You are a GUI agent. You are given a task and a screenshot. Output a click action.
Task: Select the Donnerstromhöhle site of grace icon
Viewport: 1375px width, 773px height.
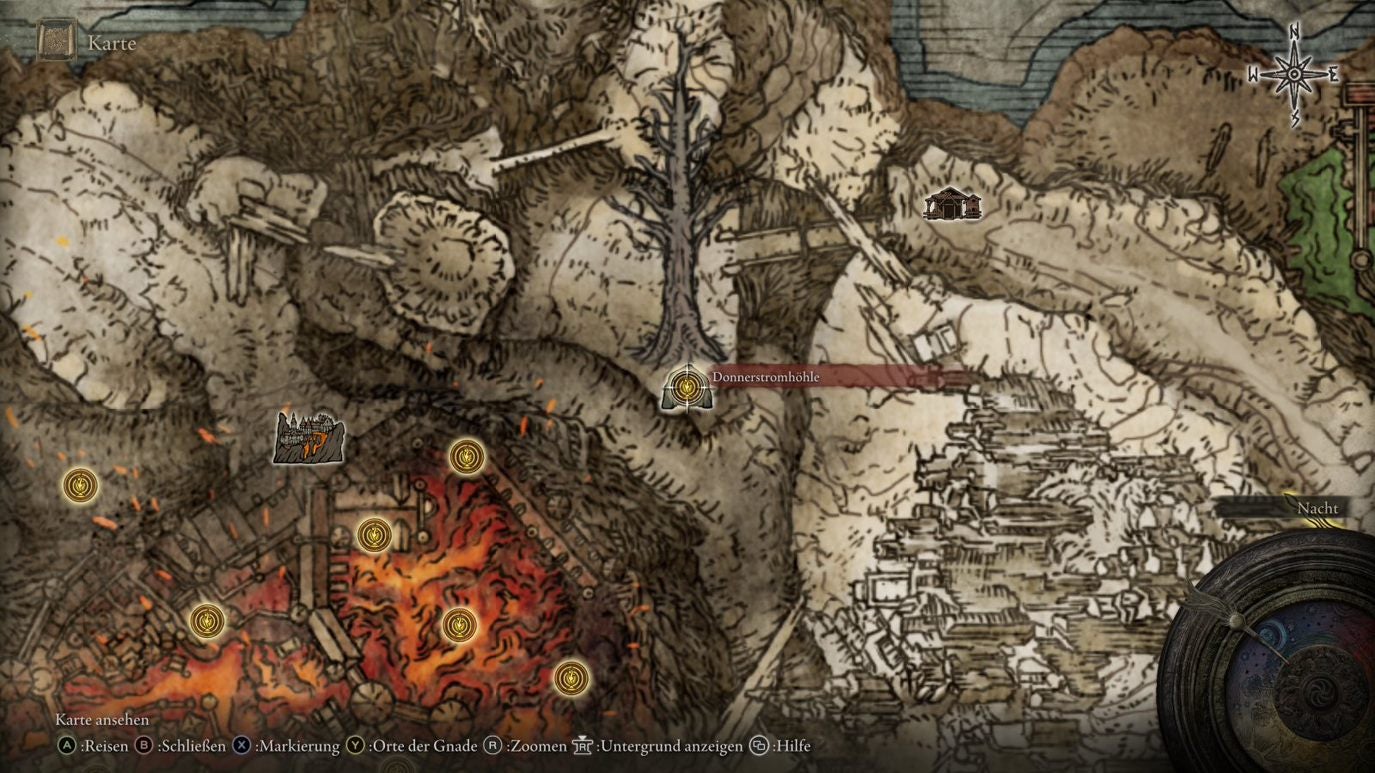686,388
